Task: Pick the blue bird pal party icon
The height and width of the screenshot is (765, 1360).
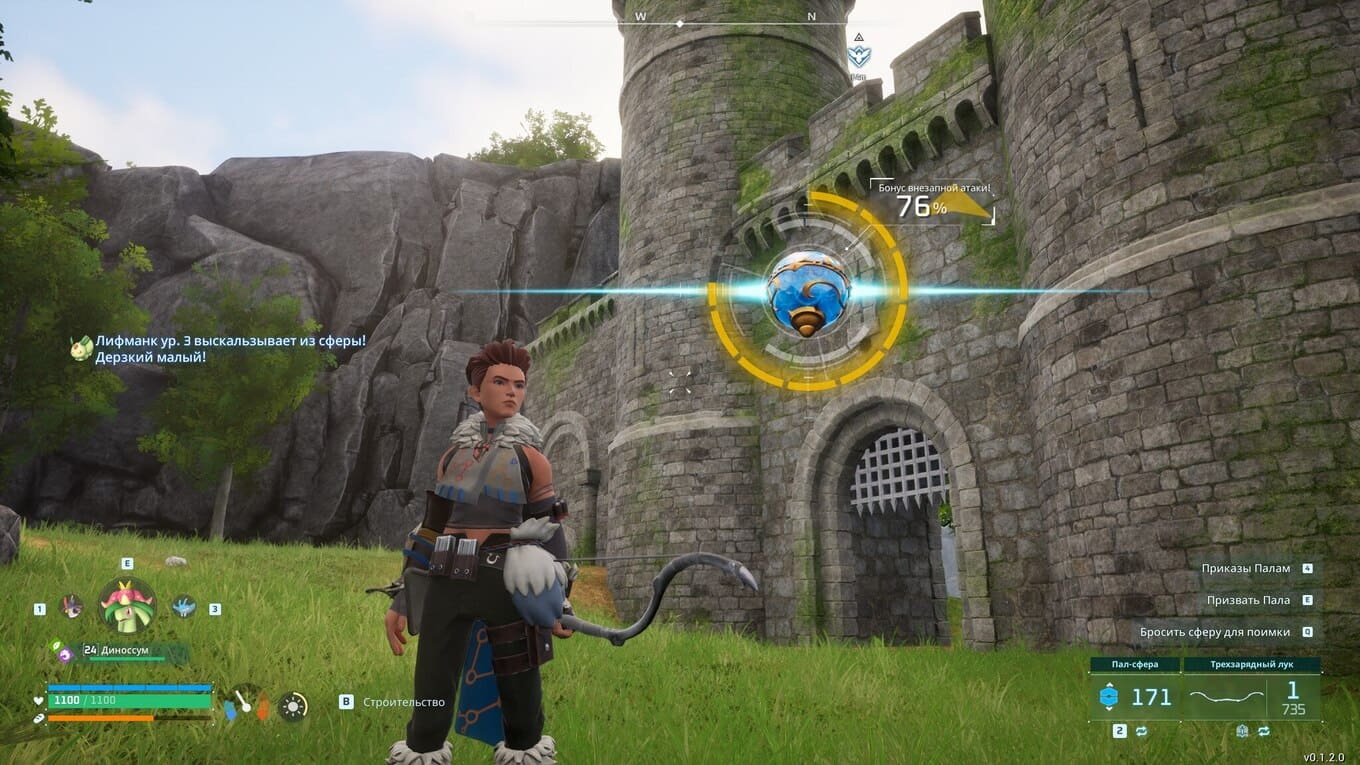Action: tap(183, 606)
